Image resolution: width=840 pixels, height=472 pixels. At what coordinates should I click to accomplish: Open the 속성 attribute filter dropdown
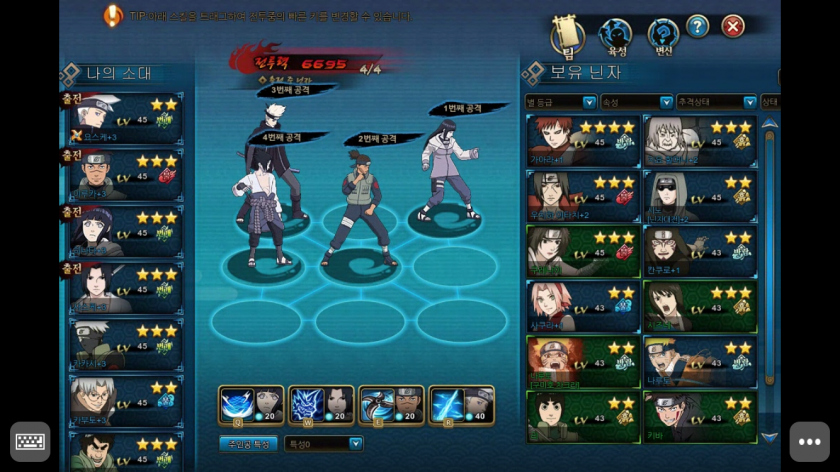637,102
